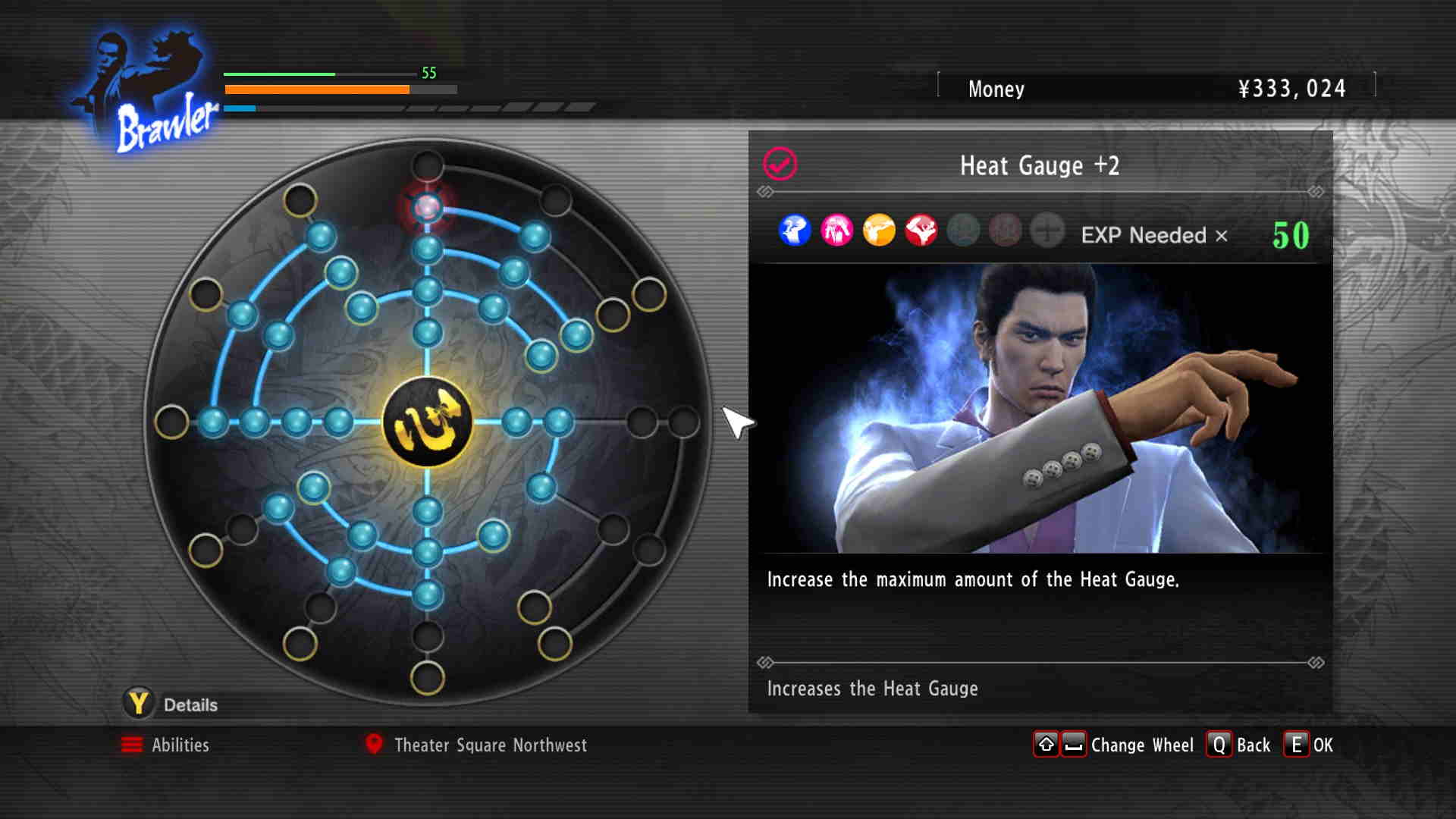Choose the pink fighting style icon
Viewport: 1456px width, 819px height.
pos(837,231)
